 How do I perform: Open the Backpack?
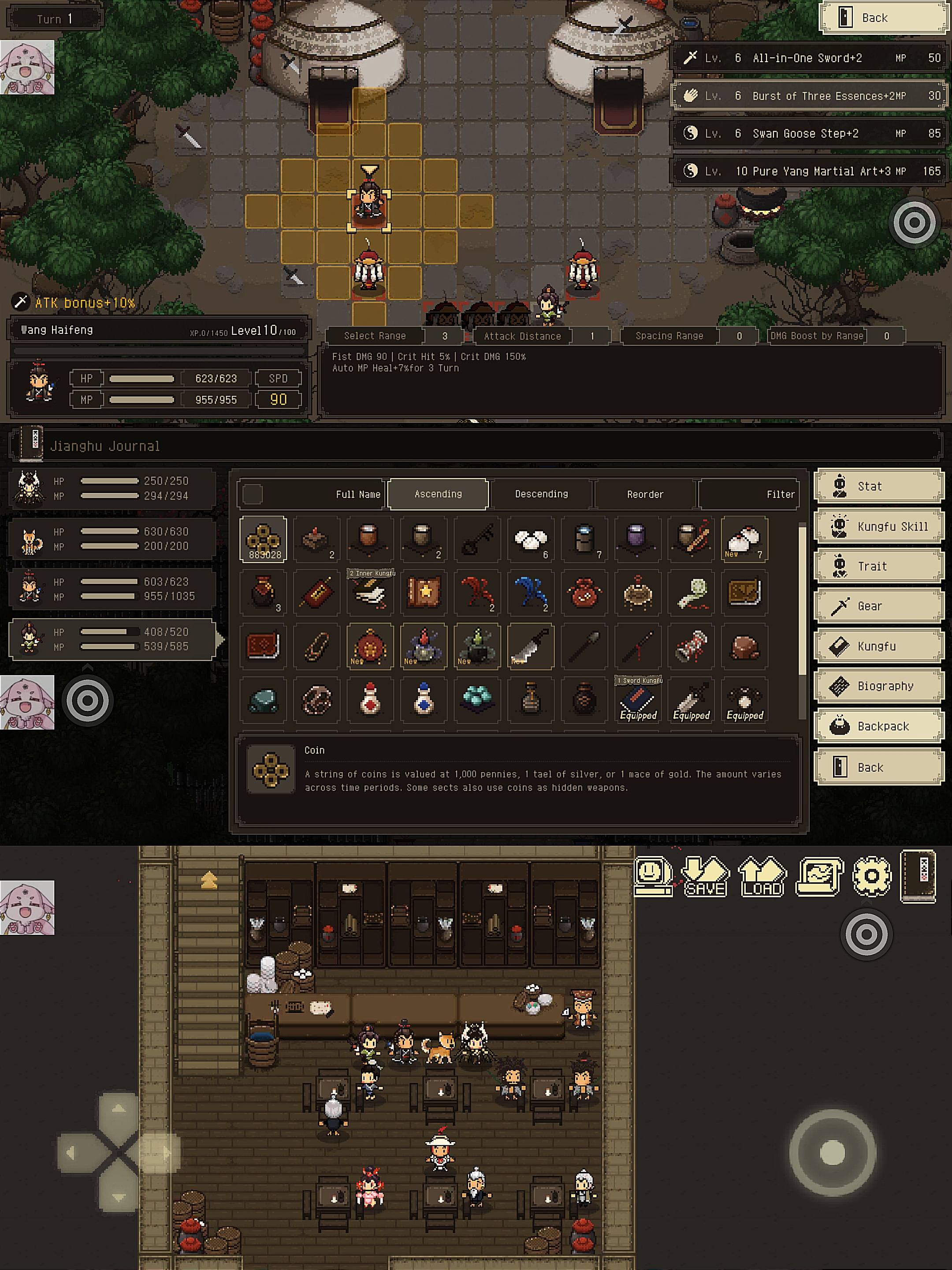click(878, 726)
